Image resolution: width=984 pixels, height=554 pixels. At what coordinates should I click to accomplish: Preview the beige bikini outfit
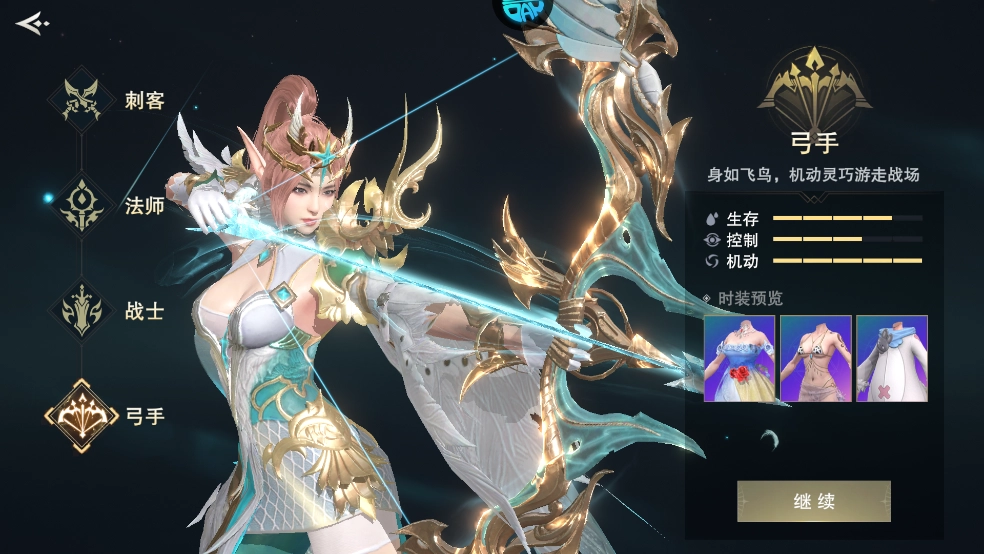815,359
